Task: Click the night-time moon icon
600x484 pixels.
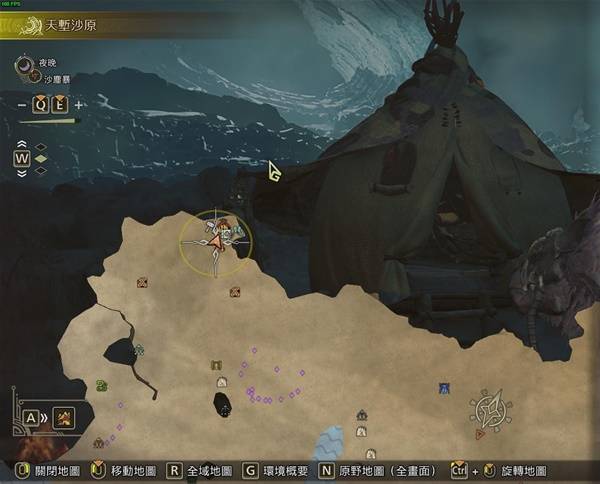Action: 25,66
